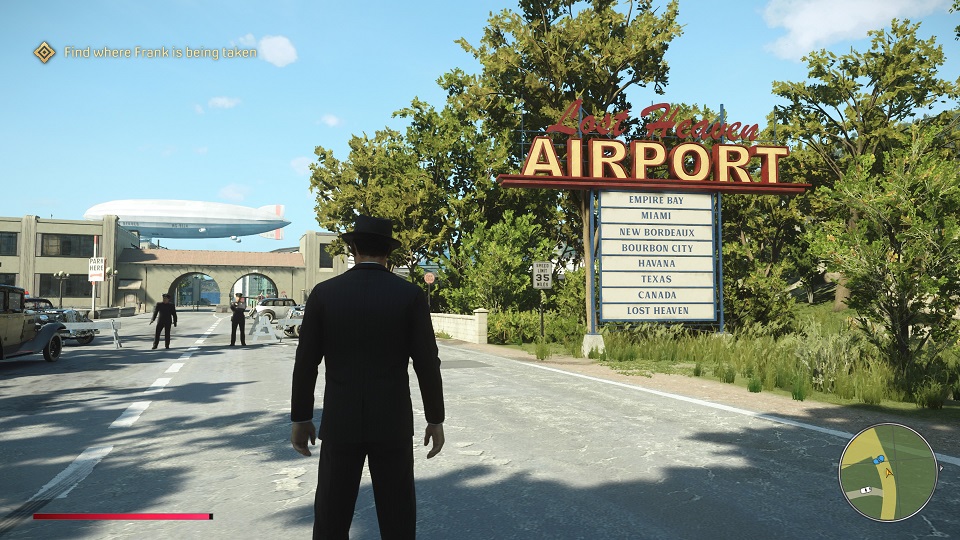Open the circular minimap
The height and width of the screenshot is (540, 960).
(x=887, y=472)
